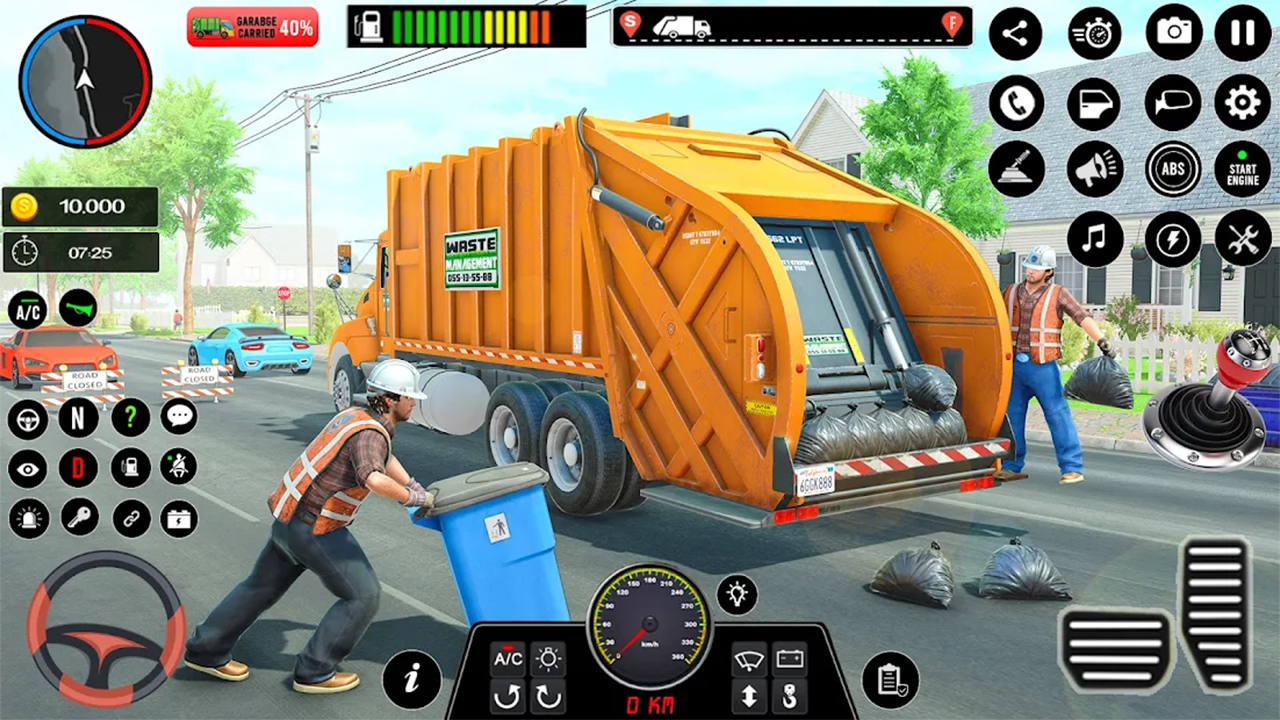Toggle the seatbelt indicator
This screenshot has height=720, width=1280.
coord(180,468)
